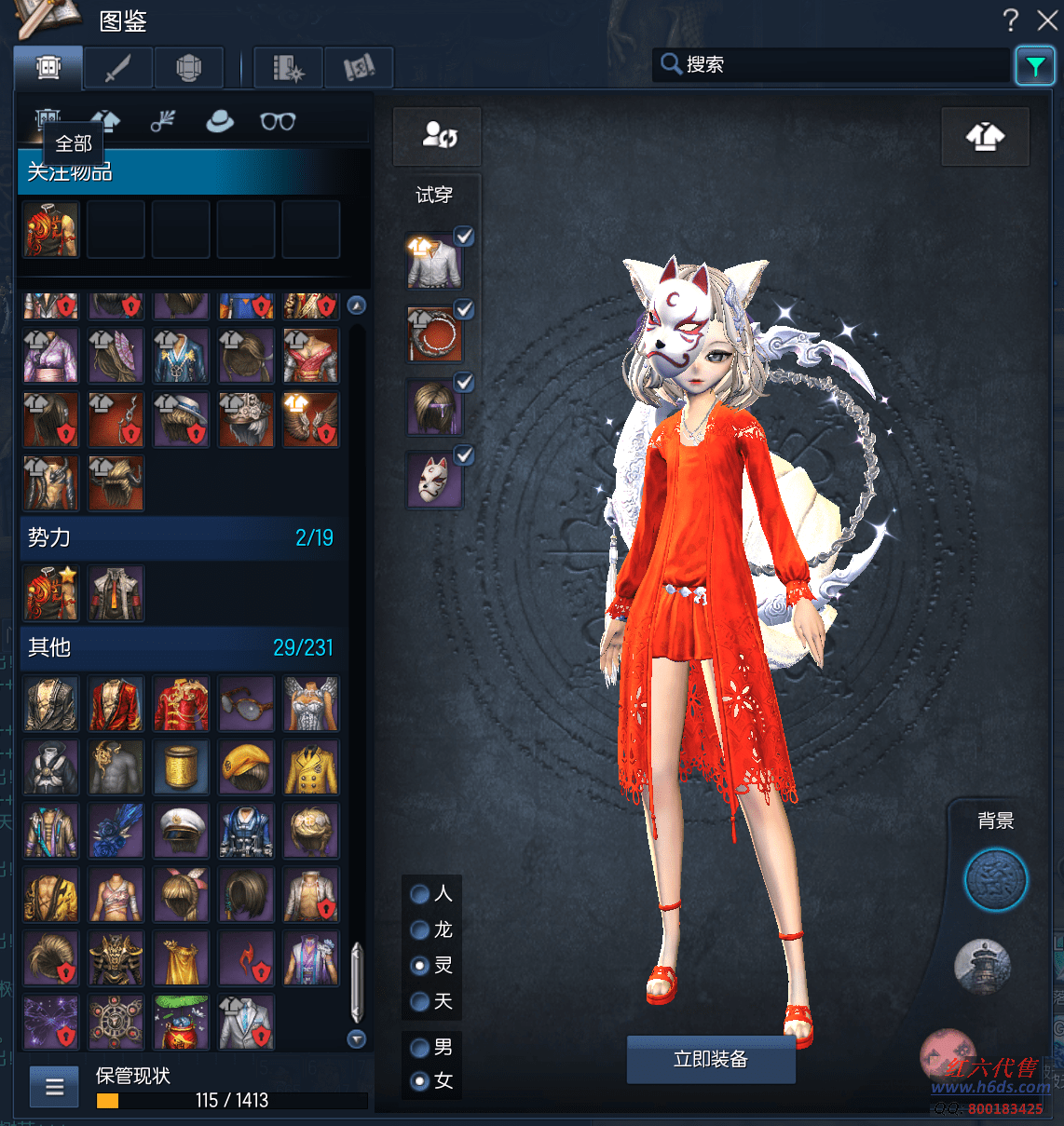Select the glasses category filter

[x=278, y=121]
